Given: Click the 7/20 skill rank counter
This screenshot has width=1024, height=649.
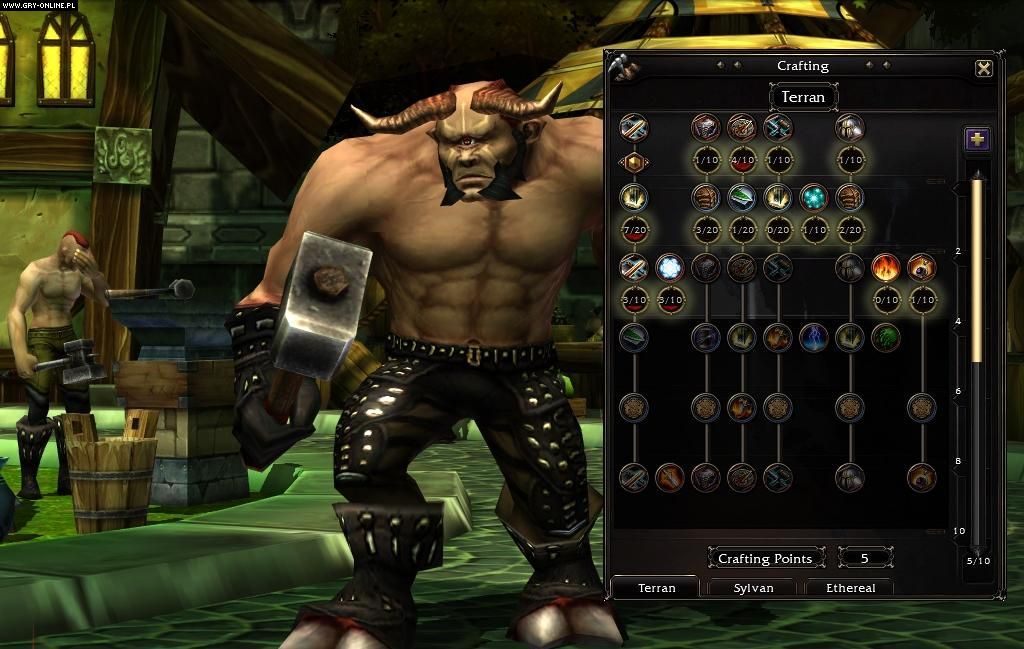Looking at the screenshot, I should (x=633, y=231).
